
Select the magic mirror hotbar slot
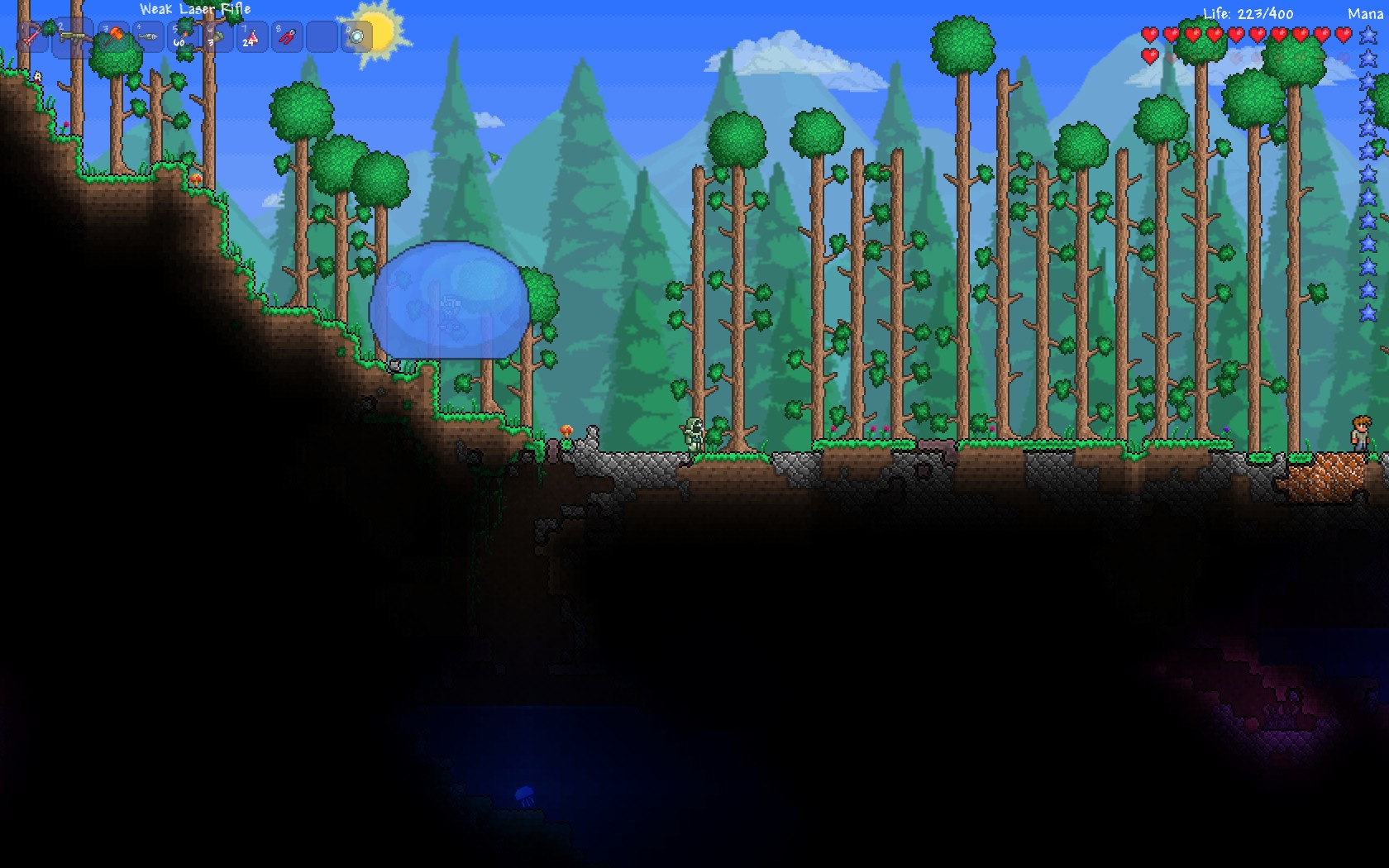click(x=356, y=36)
